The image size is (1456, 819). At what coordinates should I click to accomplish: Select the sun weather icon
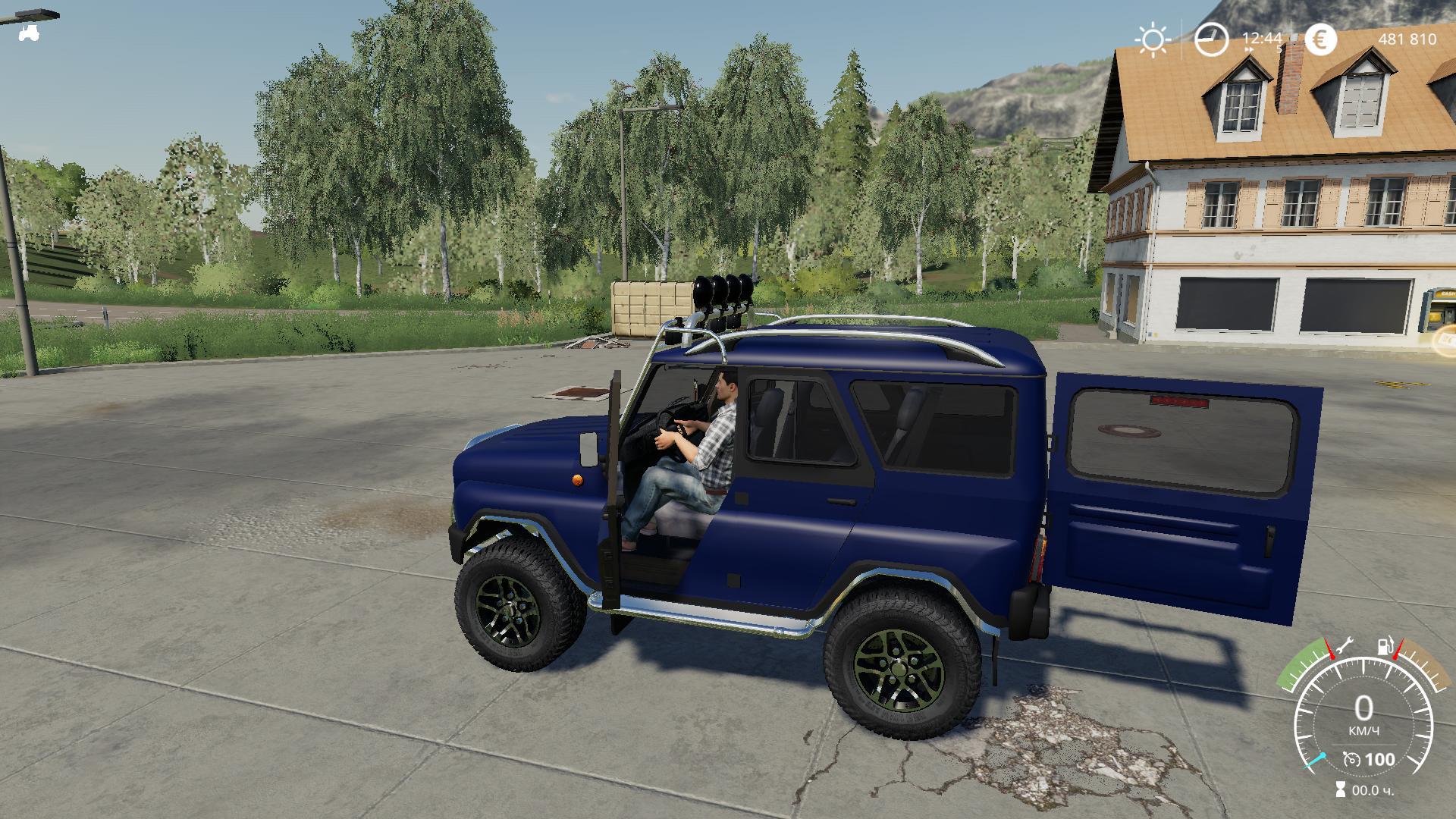[1153, 39]
